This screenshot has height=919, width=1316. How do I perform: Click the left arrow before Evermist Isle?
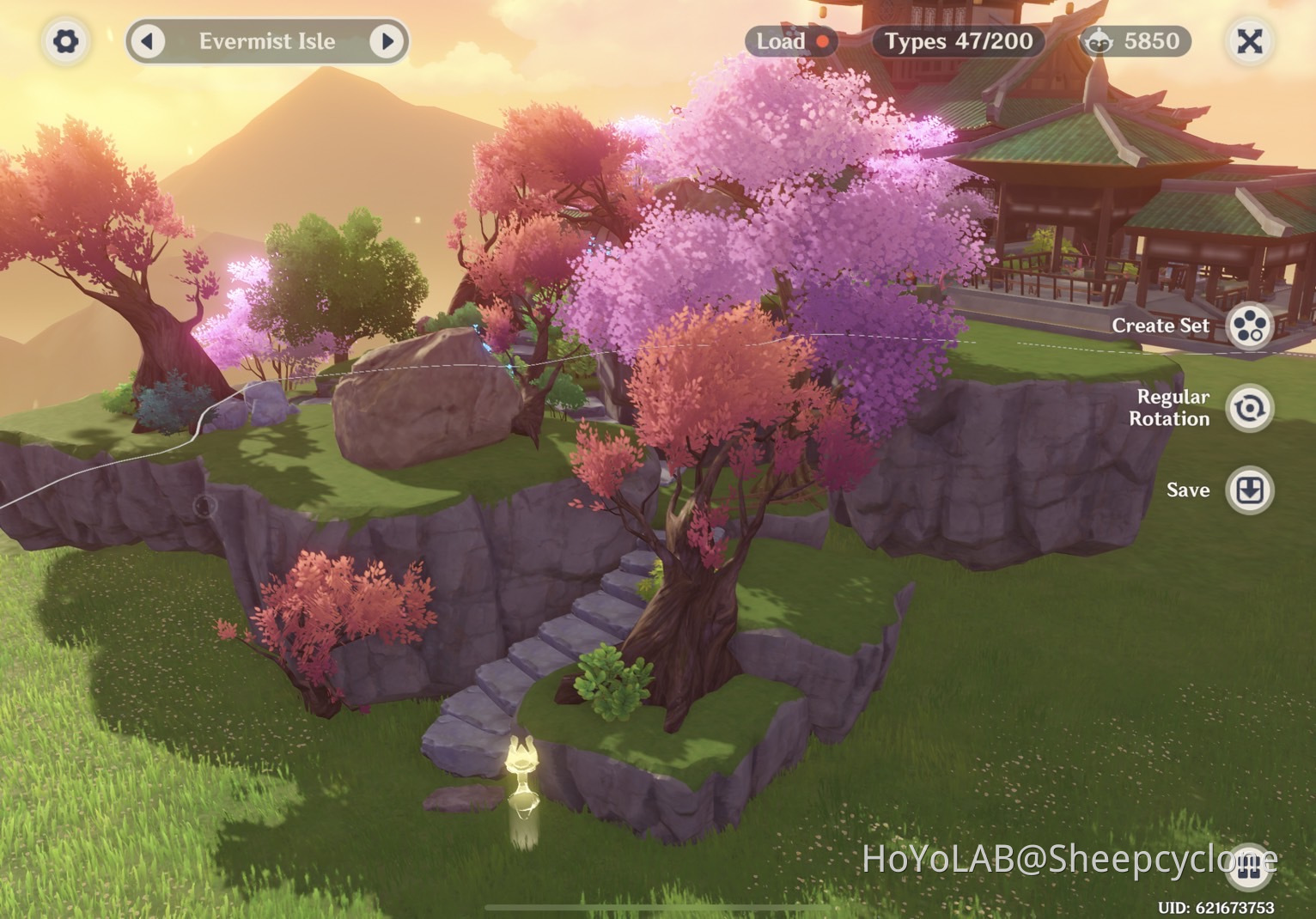(x=148, y=40)
